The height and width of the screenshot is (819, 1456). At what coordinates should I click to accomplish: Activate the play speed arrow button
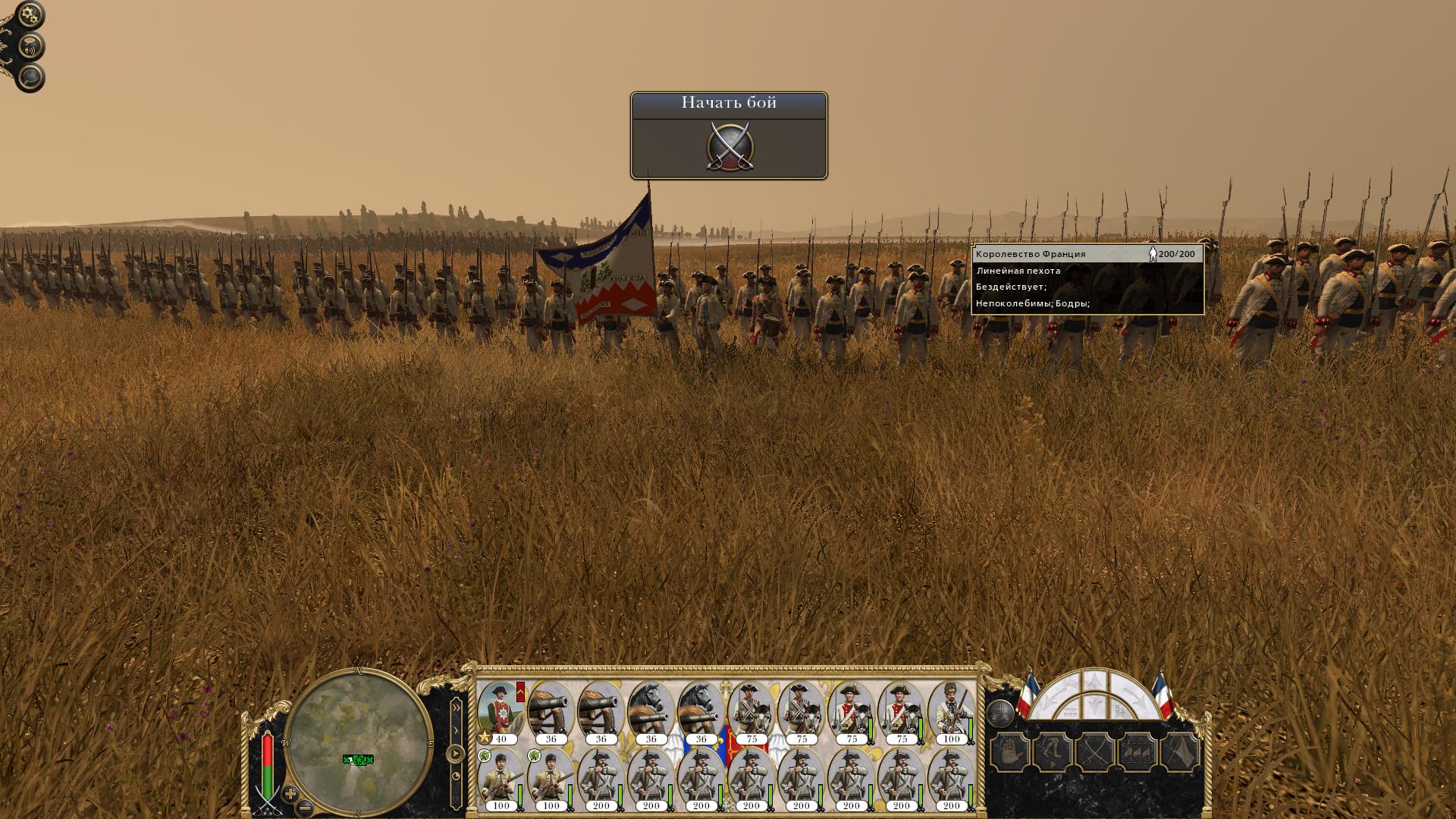(455, 754)
